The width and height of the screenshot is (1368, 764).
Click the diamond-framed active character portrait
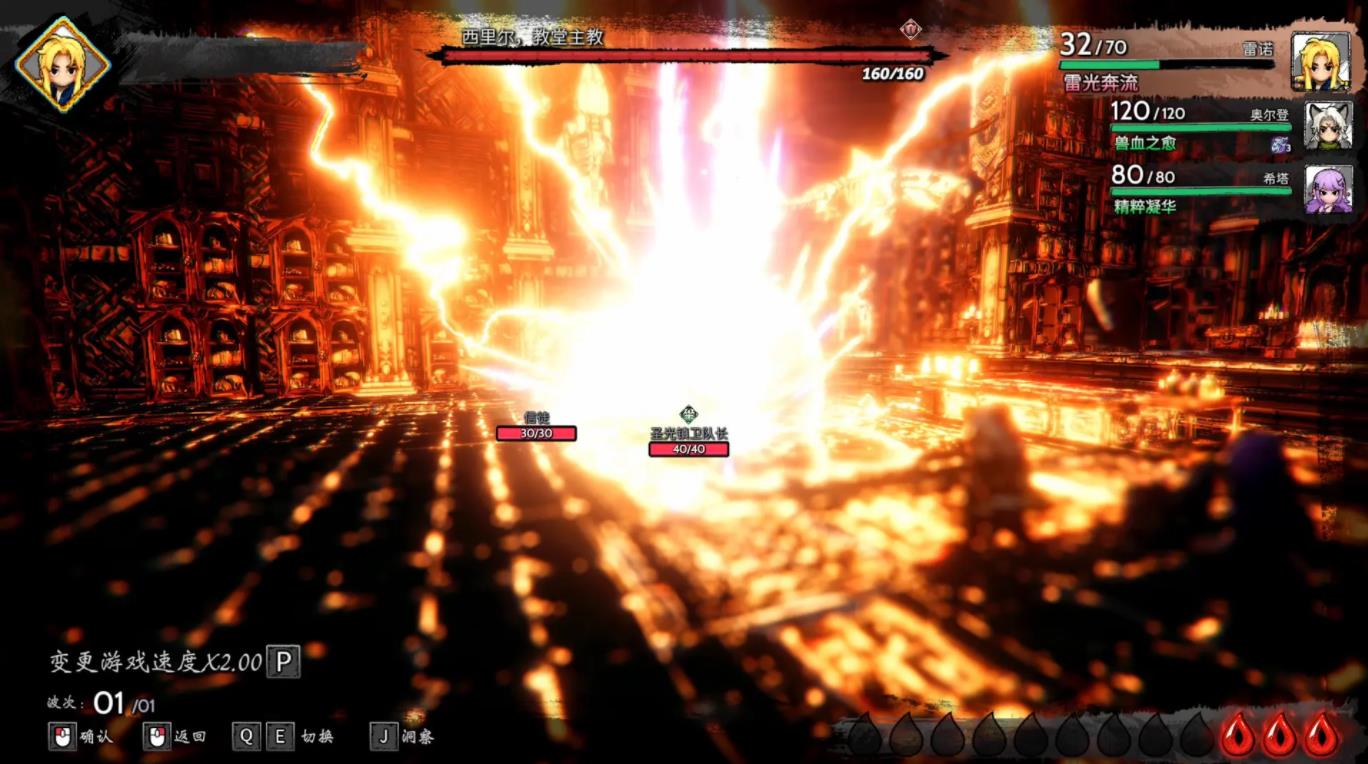[63, 64]
